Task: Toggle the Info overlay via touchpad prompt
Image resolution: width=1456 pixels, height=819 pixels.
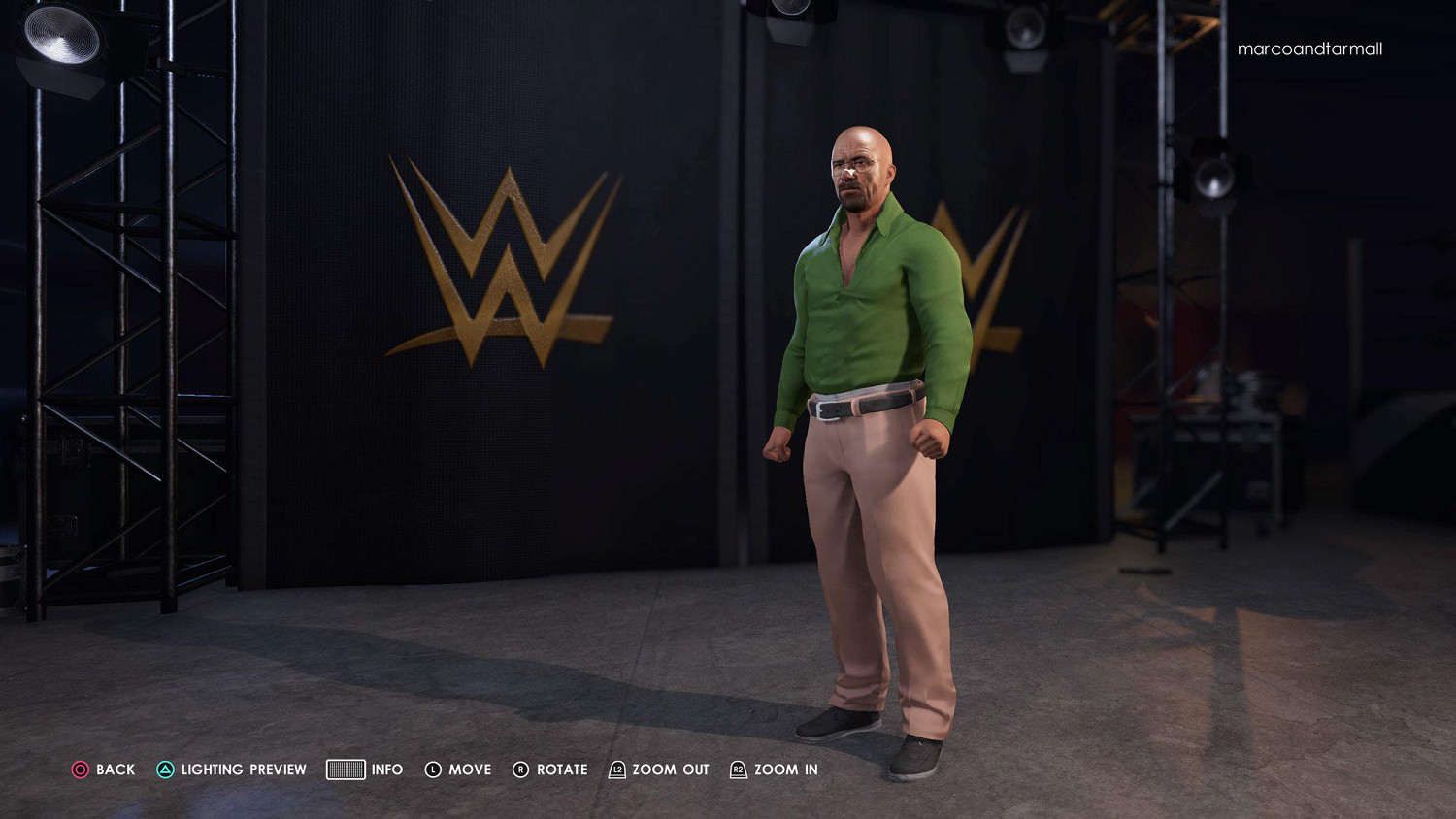Action: (x=387, y=770)
